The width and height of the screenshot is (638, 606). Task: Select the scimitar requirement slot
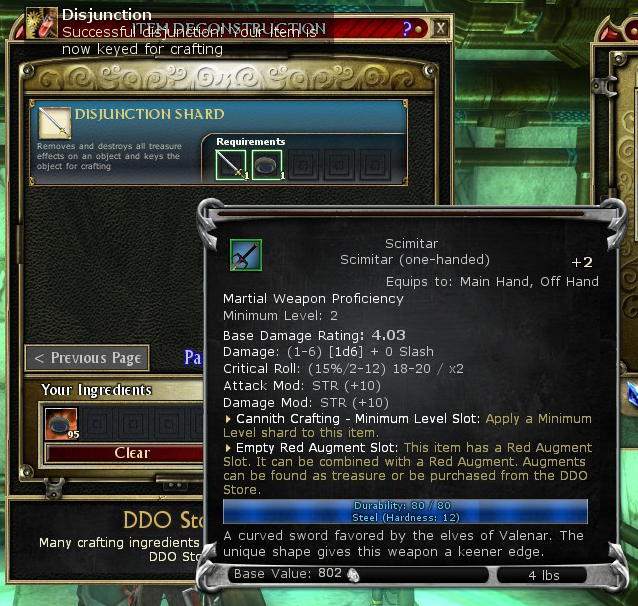point(231,165)
